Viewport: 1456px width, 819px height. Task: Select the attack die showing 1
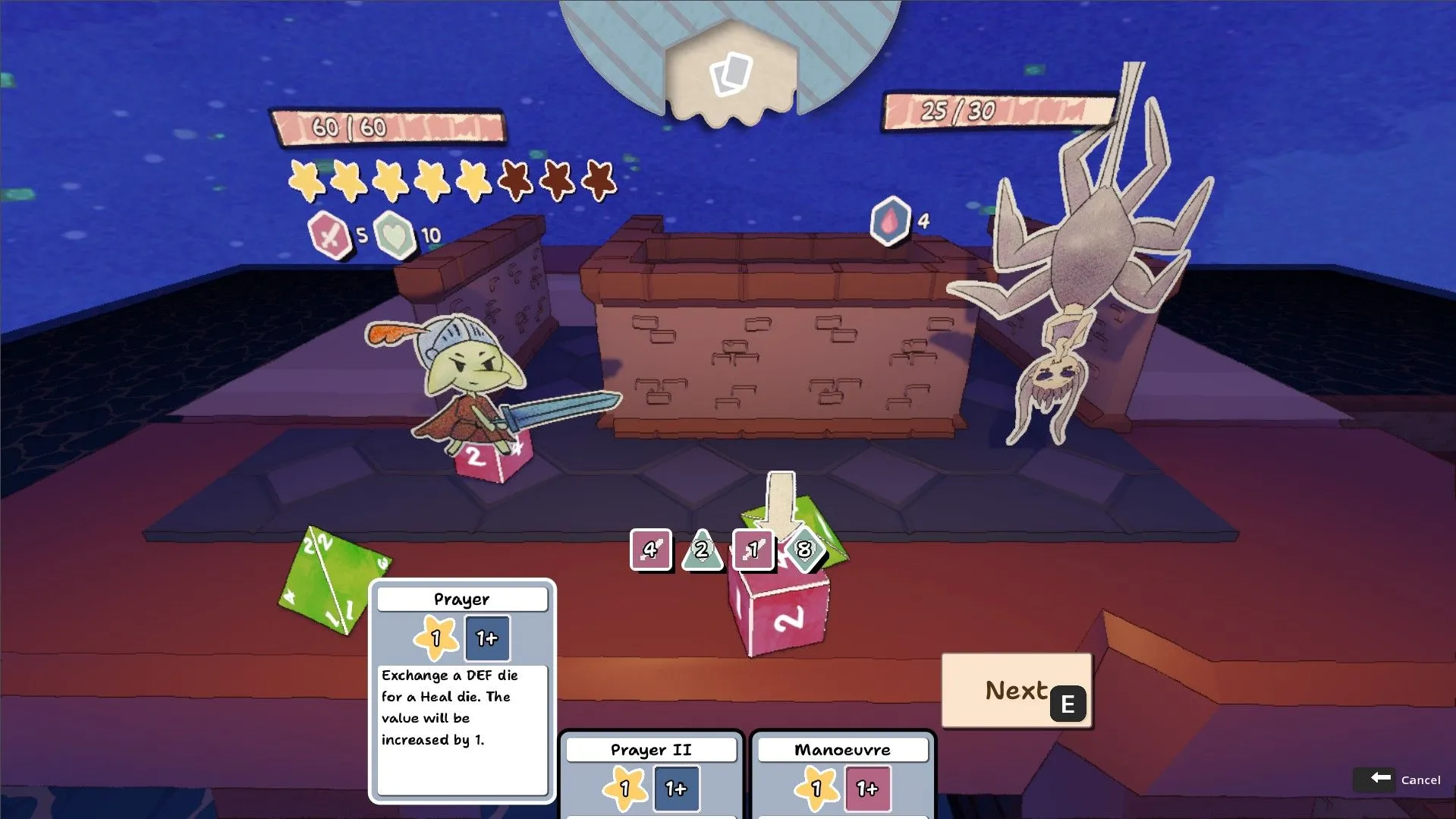(753, 549)
